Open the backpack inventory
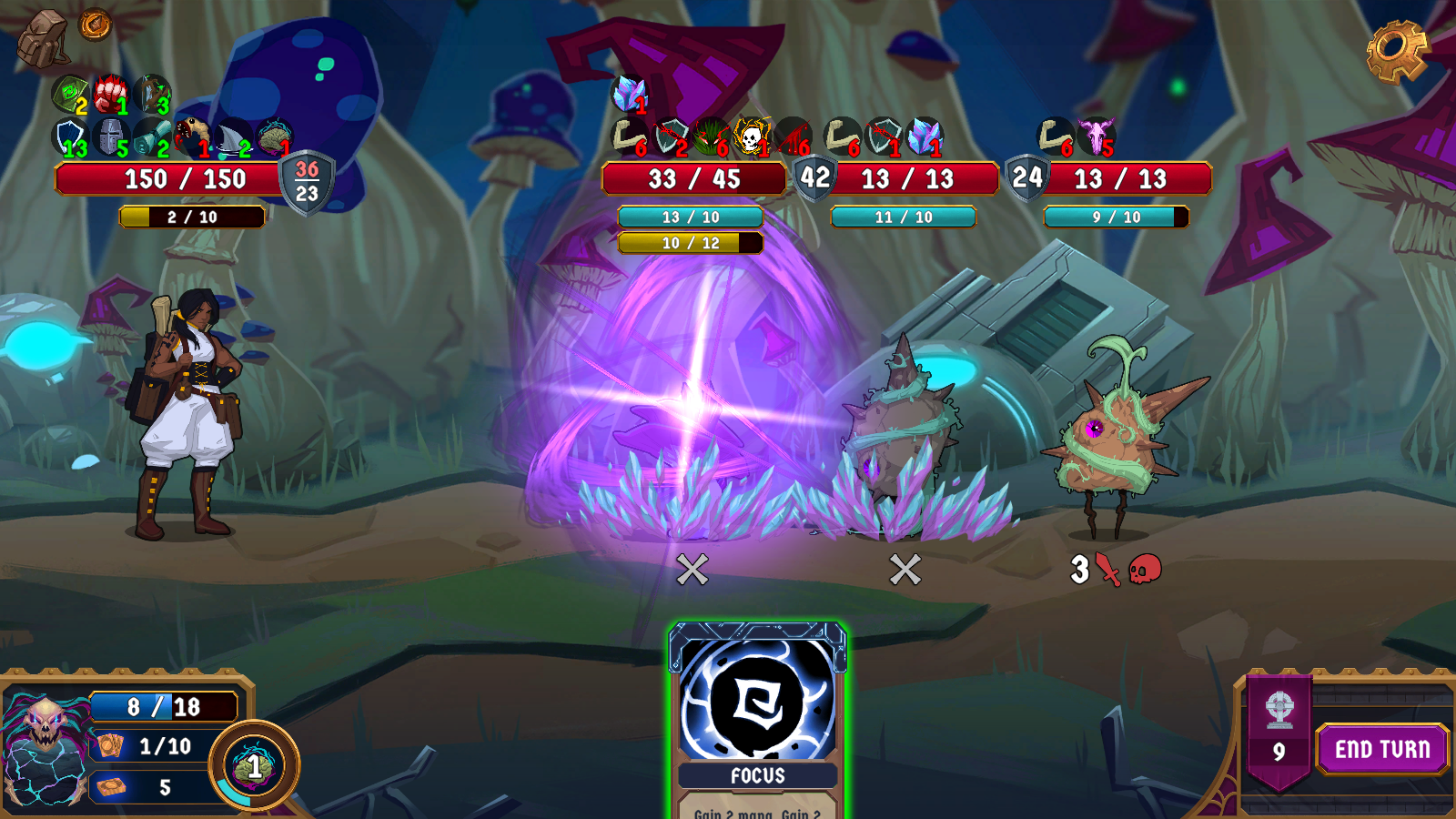Viewport: 1456px width, 819px height. [x=42, y=39]
